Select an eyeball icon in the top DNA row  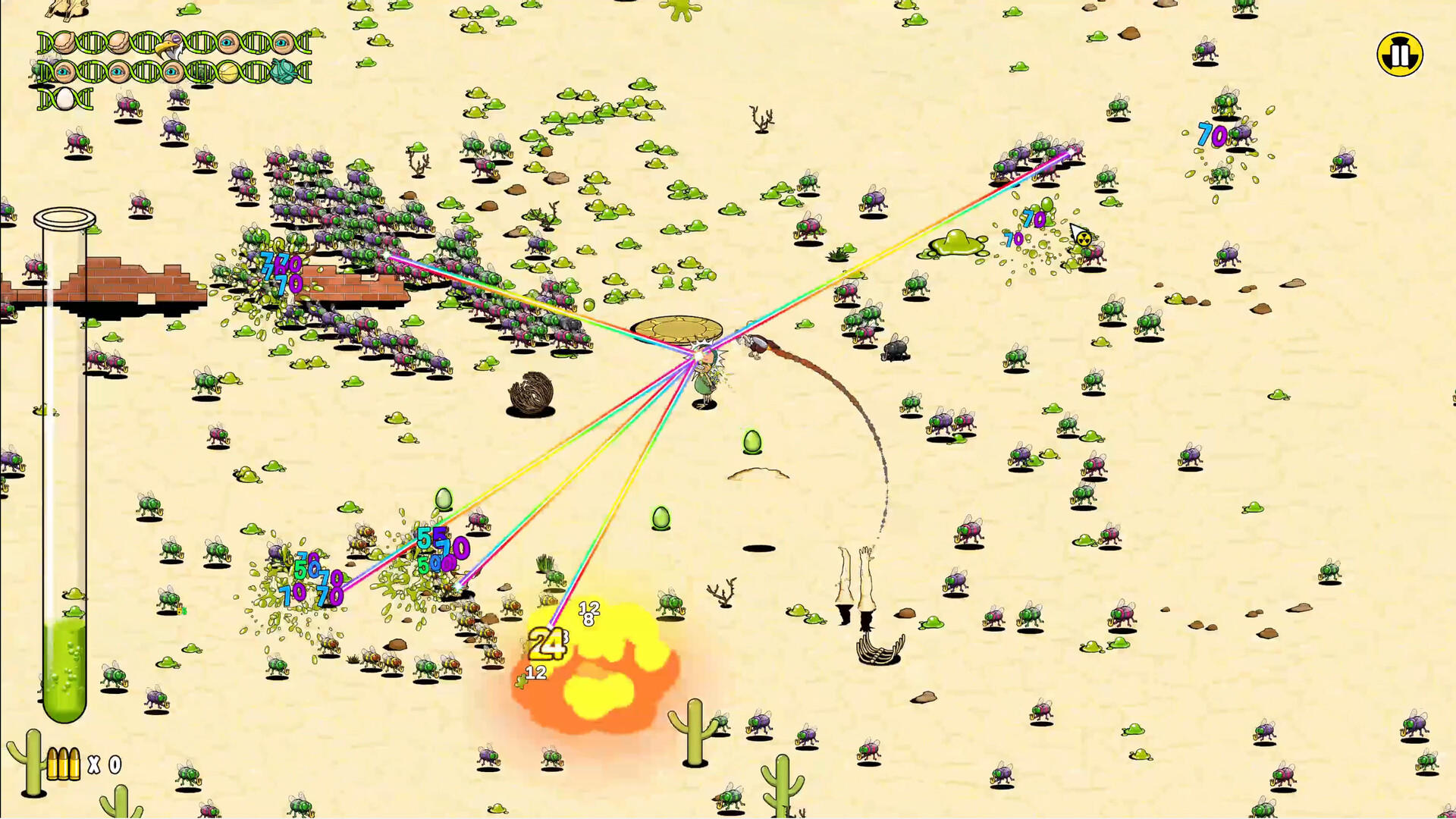coord(228,43)
